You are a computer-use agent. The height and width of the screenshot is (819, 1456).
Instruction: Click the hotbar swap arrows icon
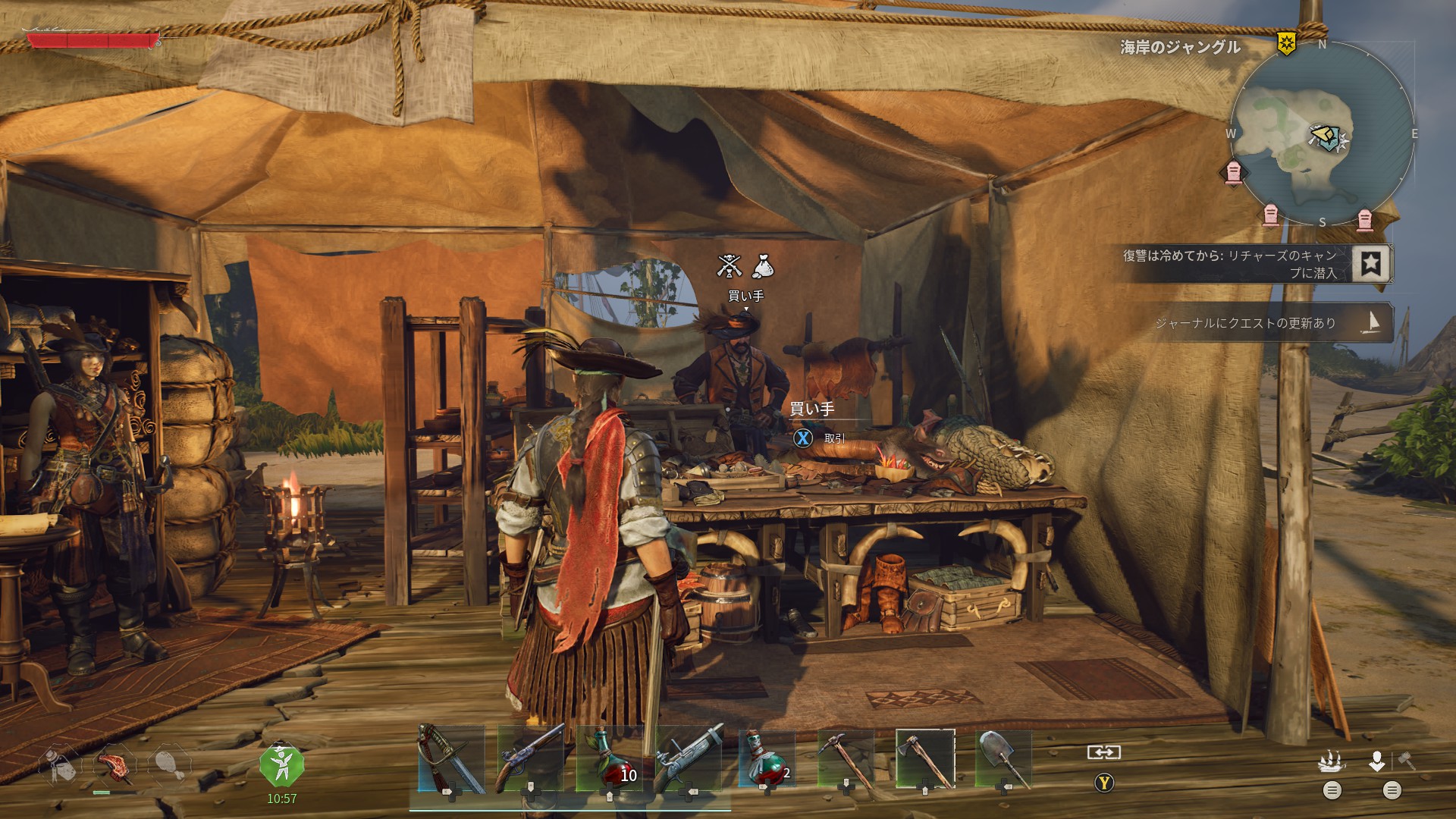[x=1103, y=752]
